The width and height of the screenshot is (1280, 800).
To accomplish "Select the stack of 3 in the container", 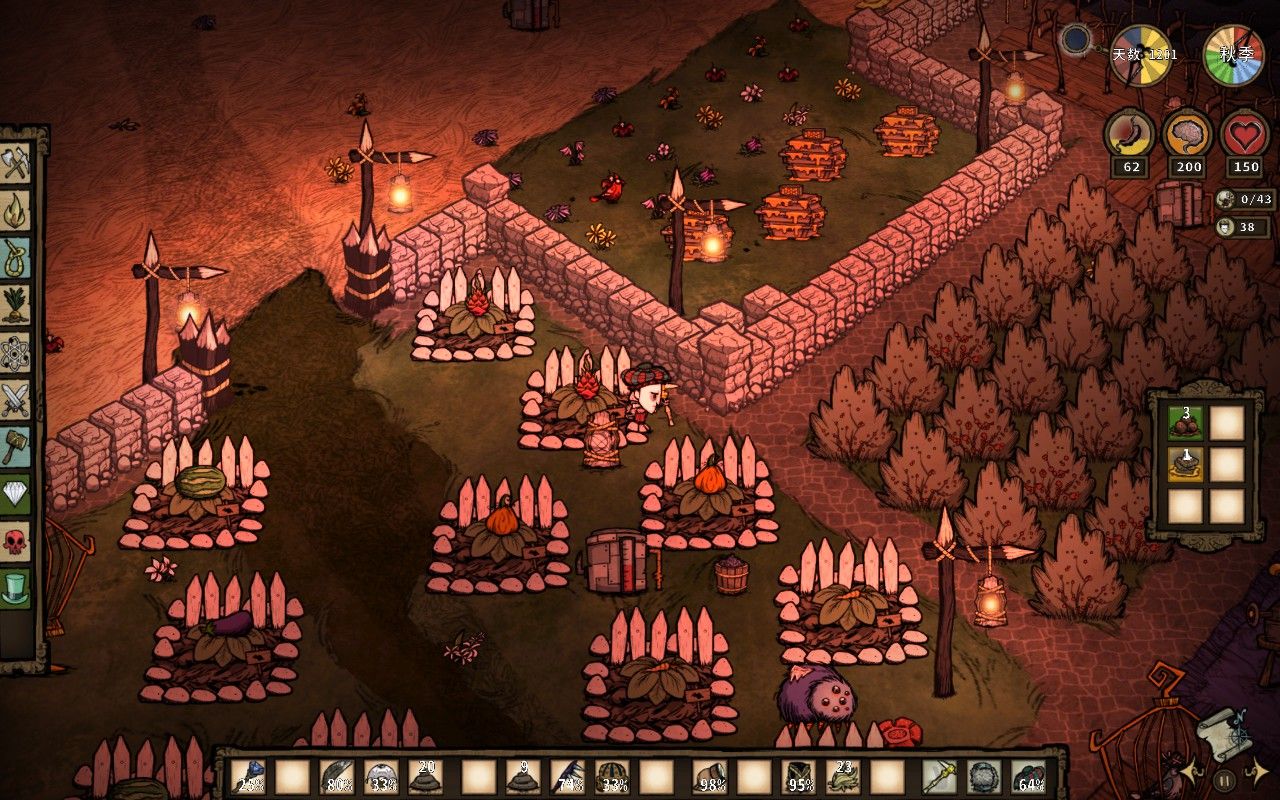I will (x=1185, y=422).
